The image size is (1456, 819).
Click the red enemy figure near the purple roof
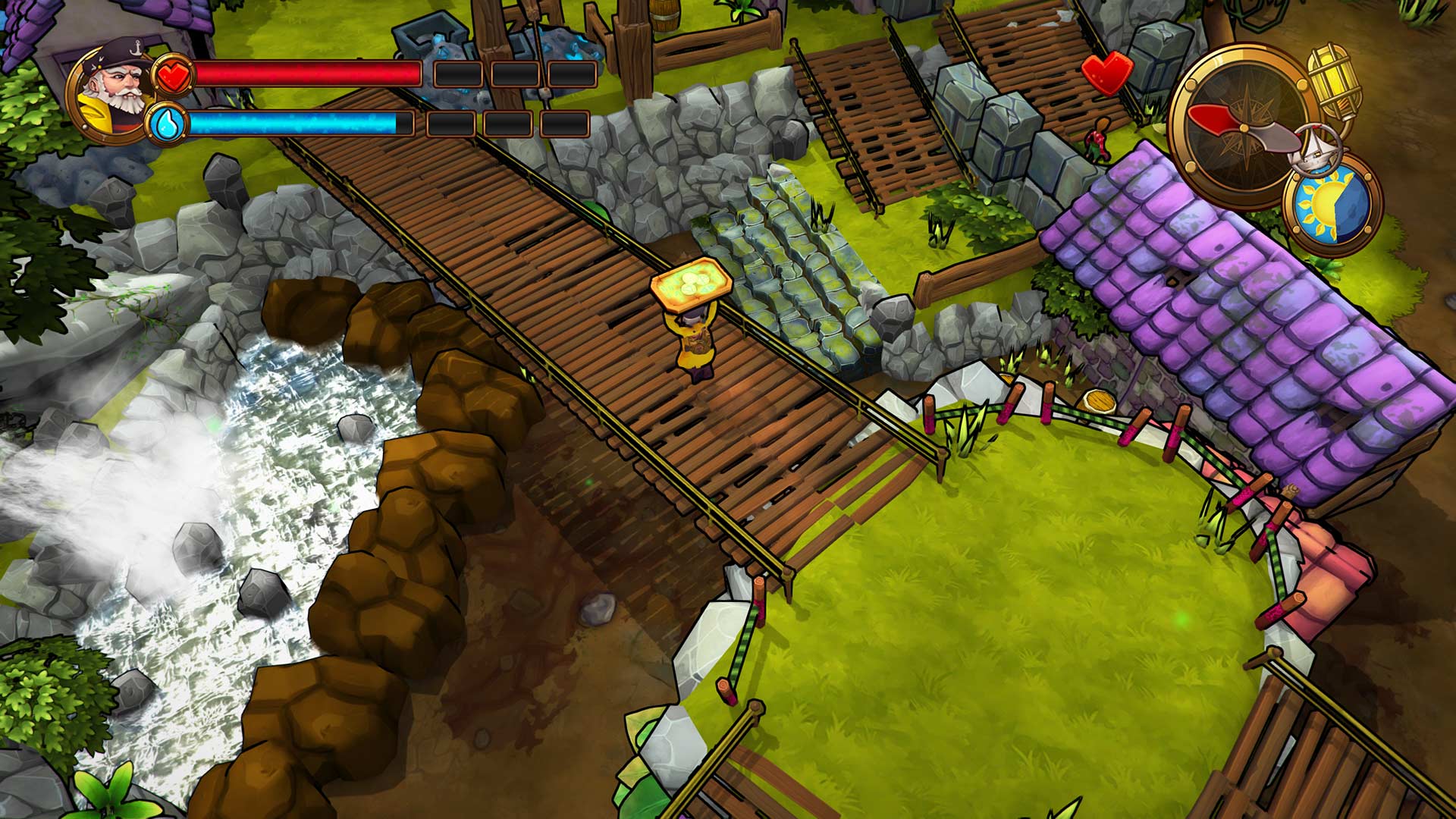pyautogui.click(x=1097, y=139)
